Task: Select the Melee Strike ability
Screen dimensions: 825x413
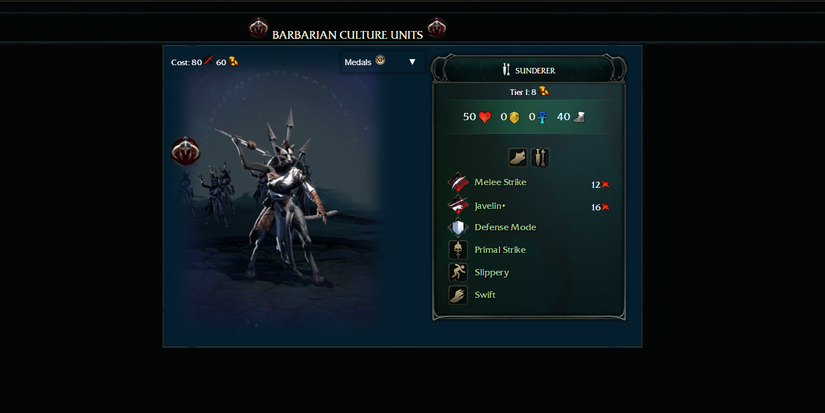Action: [x=499, y=183]
